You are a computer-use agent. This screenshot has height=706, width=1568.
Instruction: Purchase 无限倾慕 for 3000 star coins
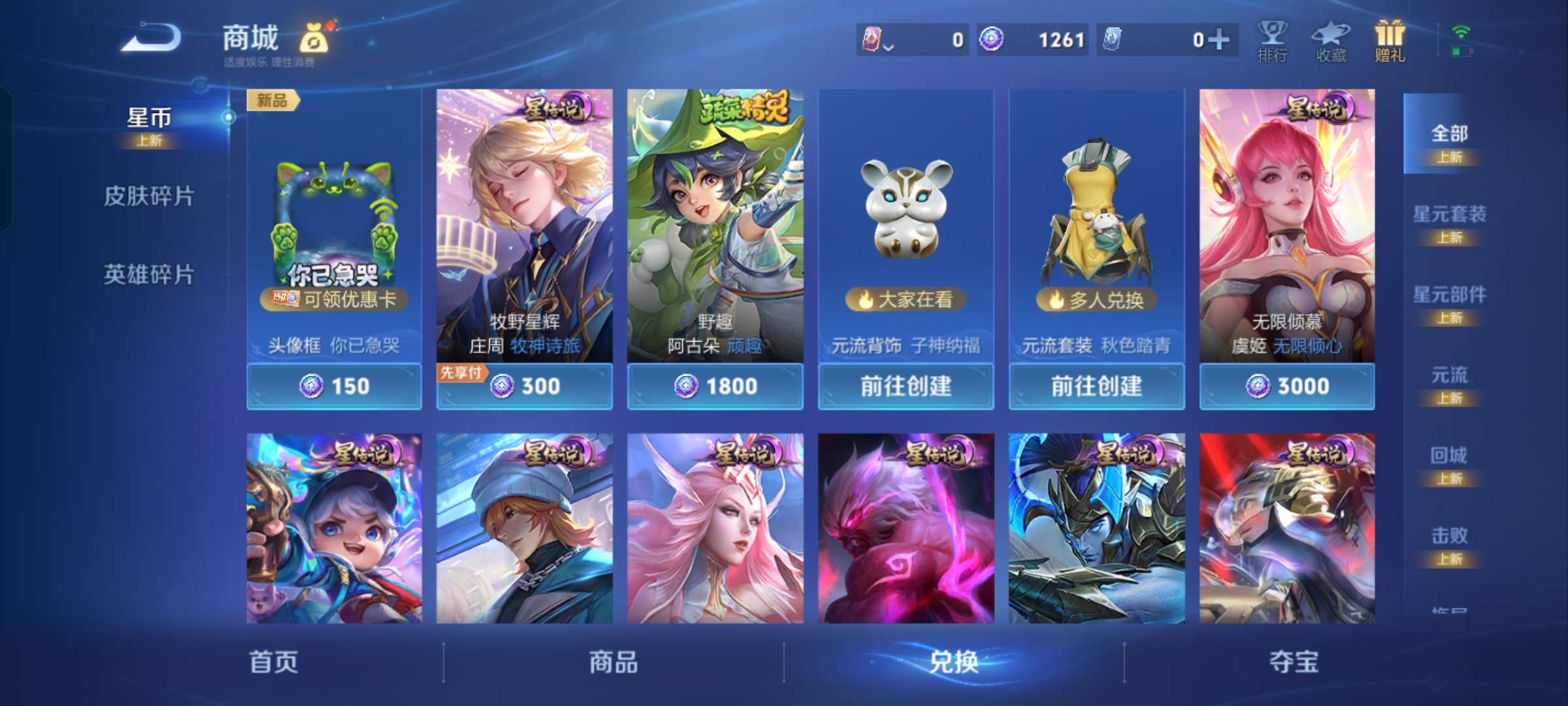[1287, 387]
